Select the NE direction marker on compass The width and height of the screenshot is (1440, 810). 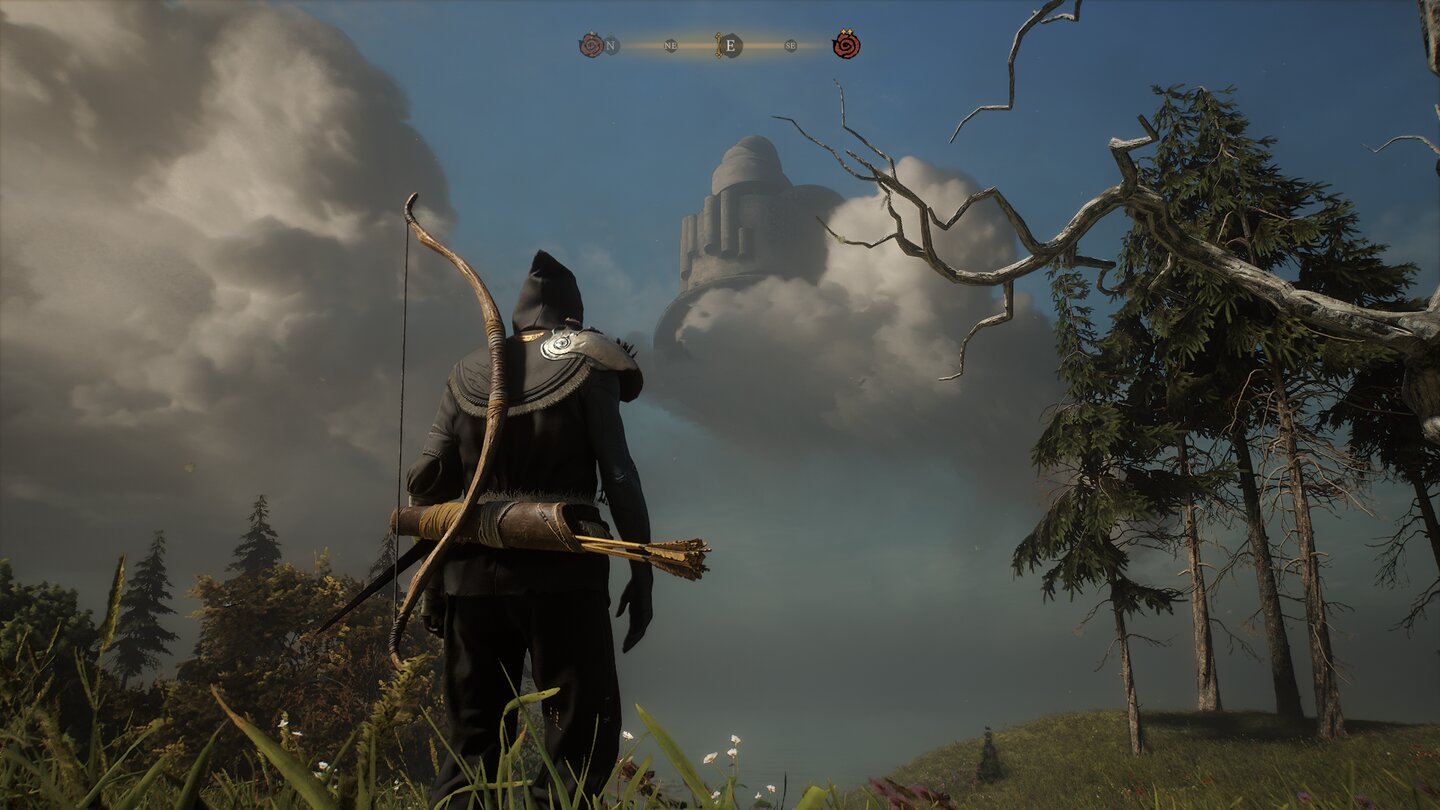pos(670,45)
